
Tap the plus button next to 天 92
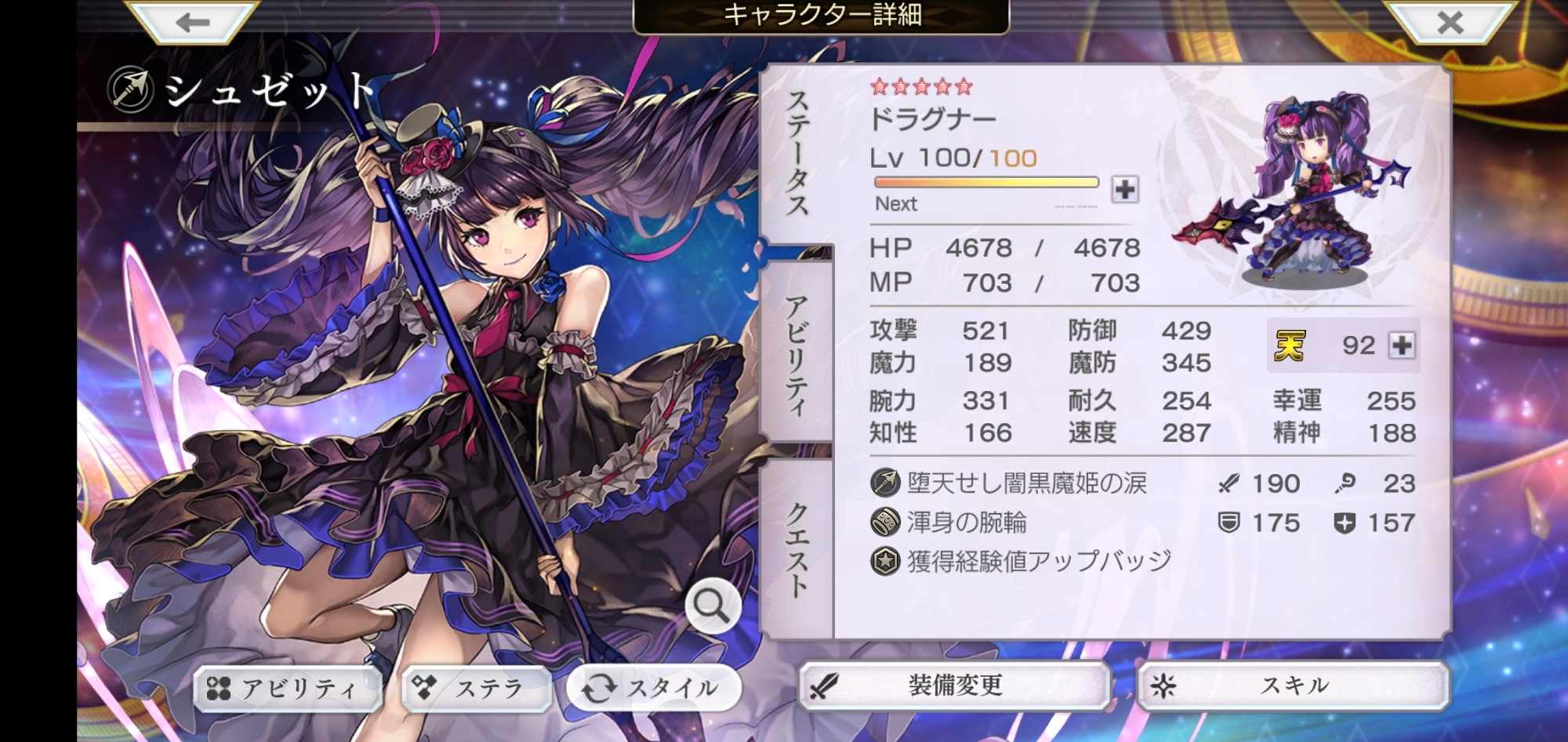click(x=1402, y=346)
